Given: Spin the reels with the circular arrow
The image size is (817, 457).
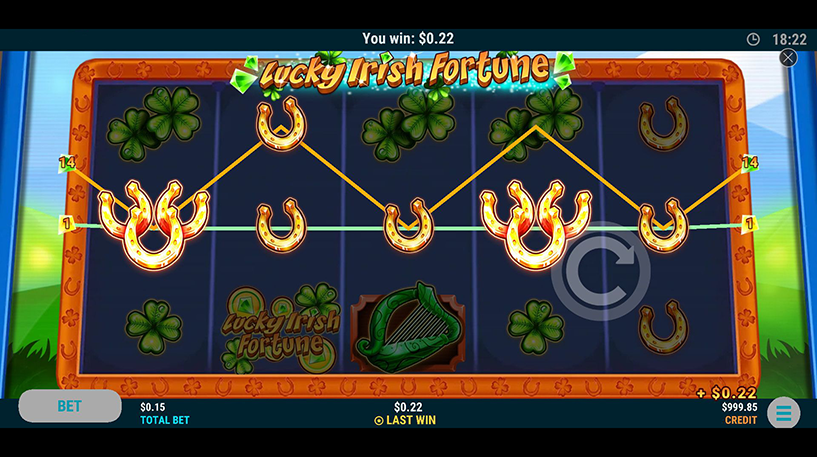Looking at the screenshot, I should point(601,271).
